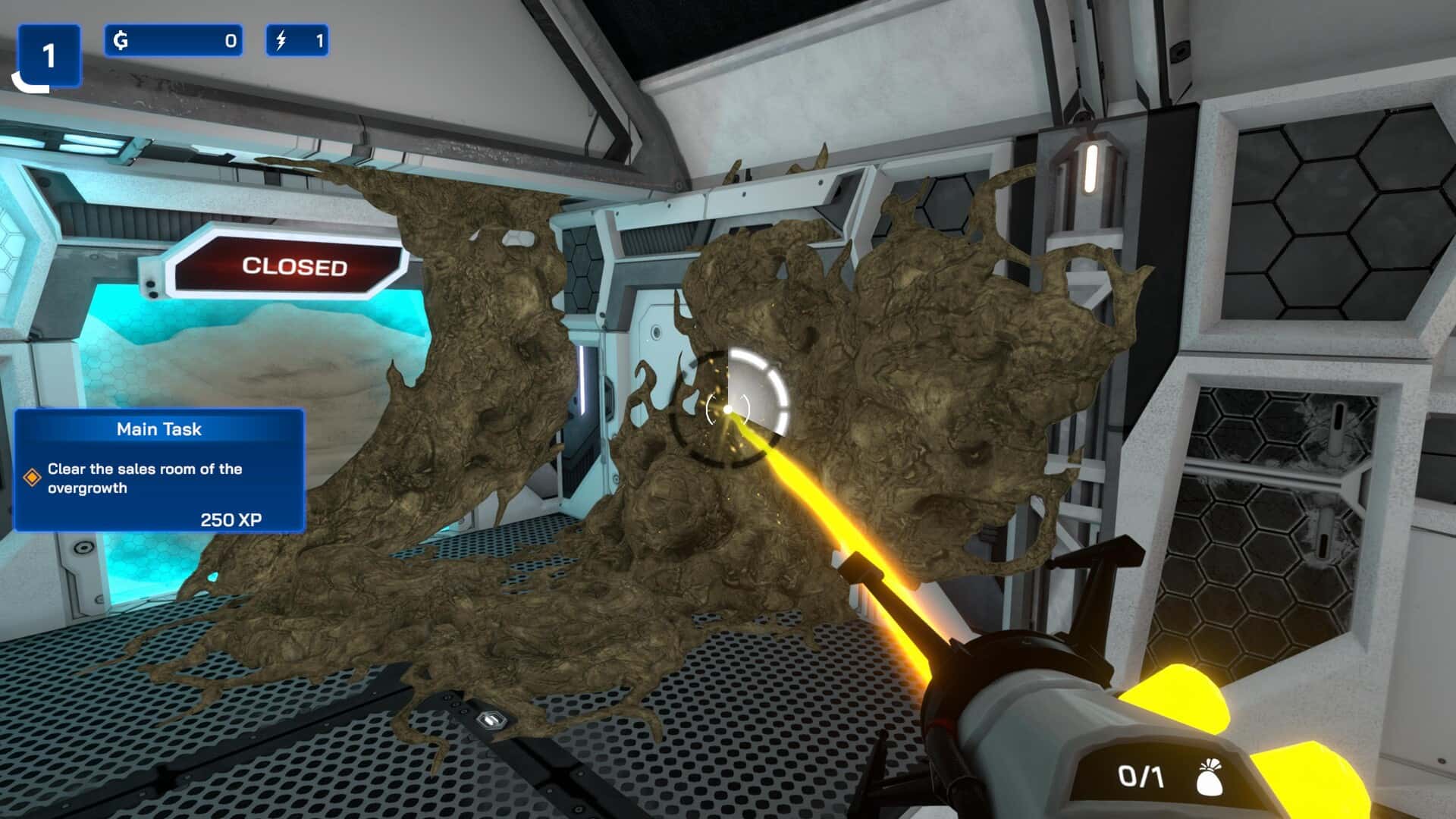Image resolution: width=1456 pixels, height=819 pixels.
Task: Open the Main Task header
Action: (x=158, y=429)
